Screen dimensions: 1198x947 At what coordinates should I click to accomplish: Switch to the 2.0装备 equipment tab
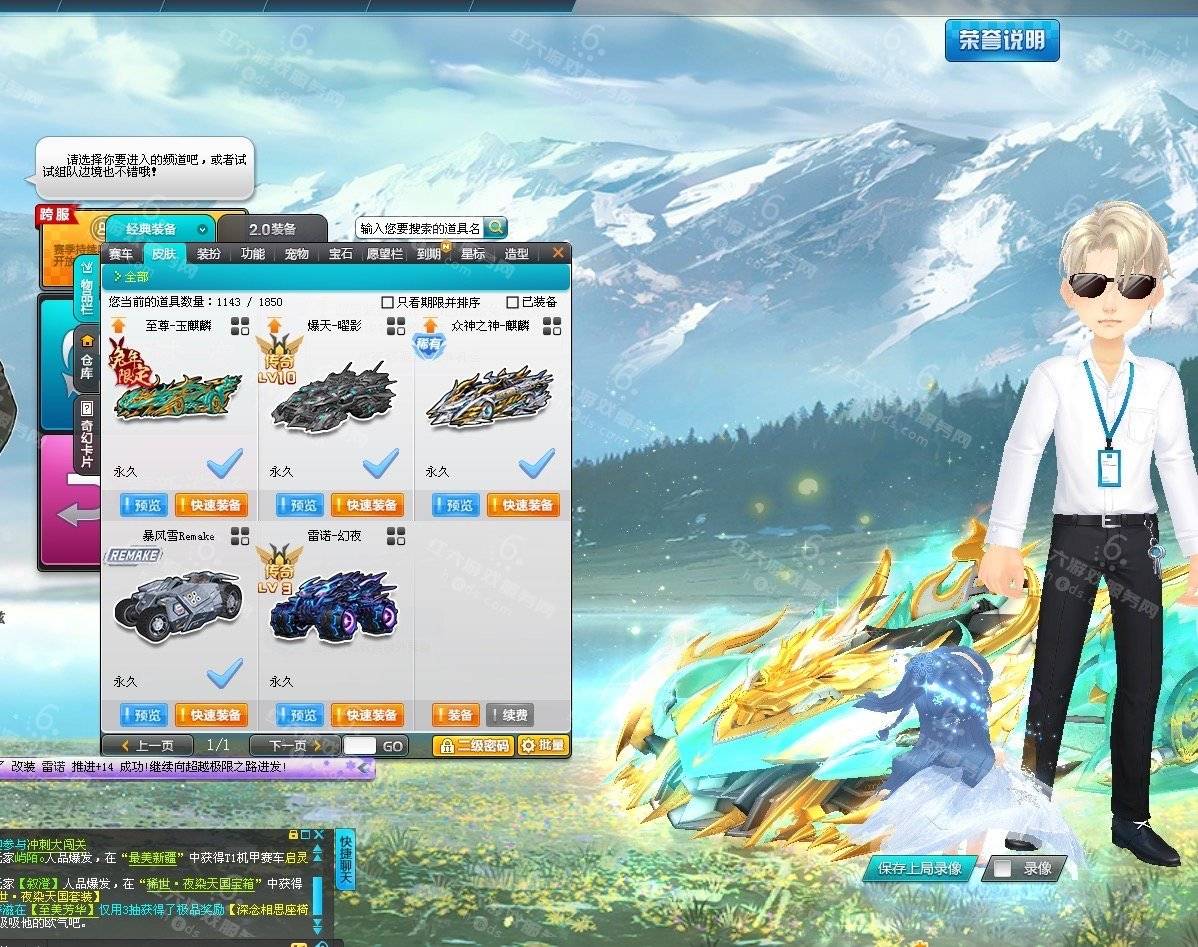[272, 229]
